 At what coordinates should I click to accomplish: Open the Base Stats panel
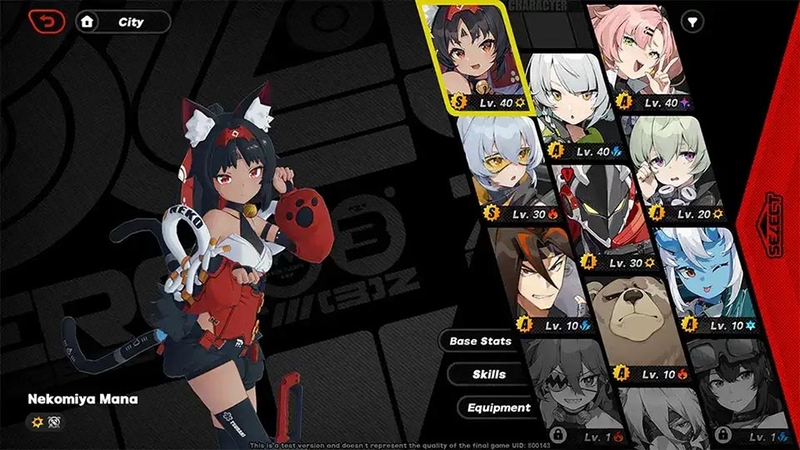click(481, 341)
